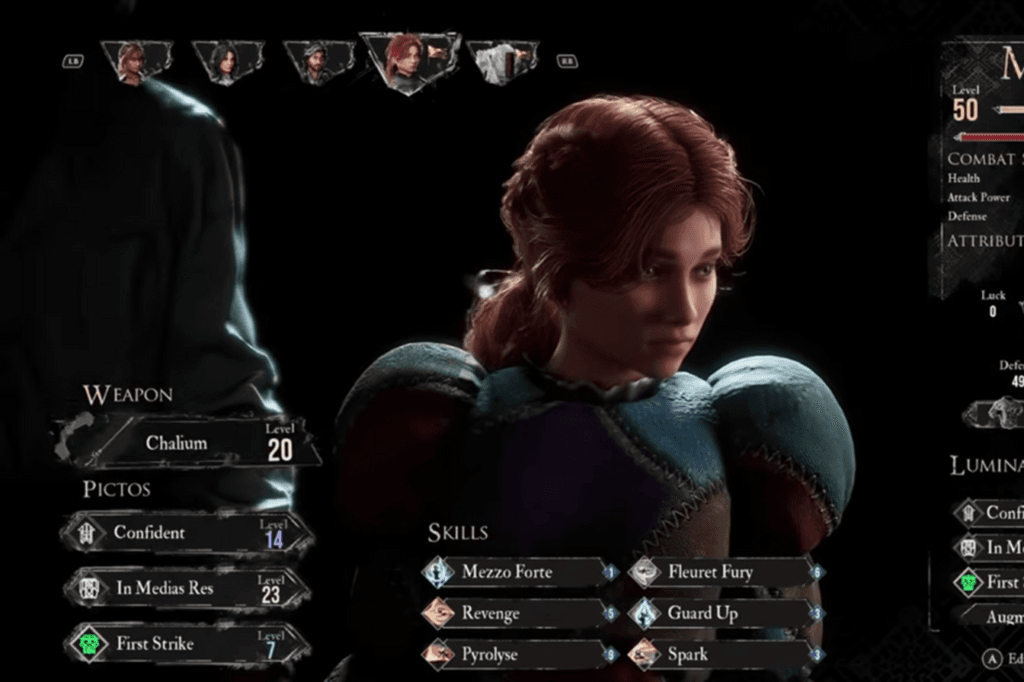
Task: Select the Chalium weapon slot
Action: tap(190, 442)
